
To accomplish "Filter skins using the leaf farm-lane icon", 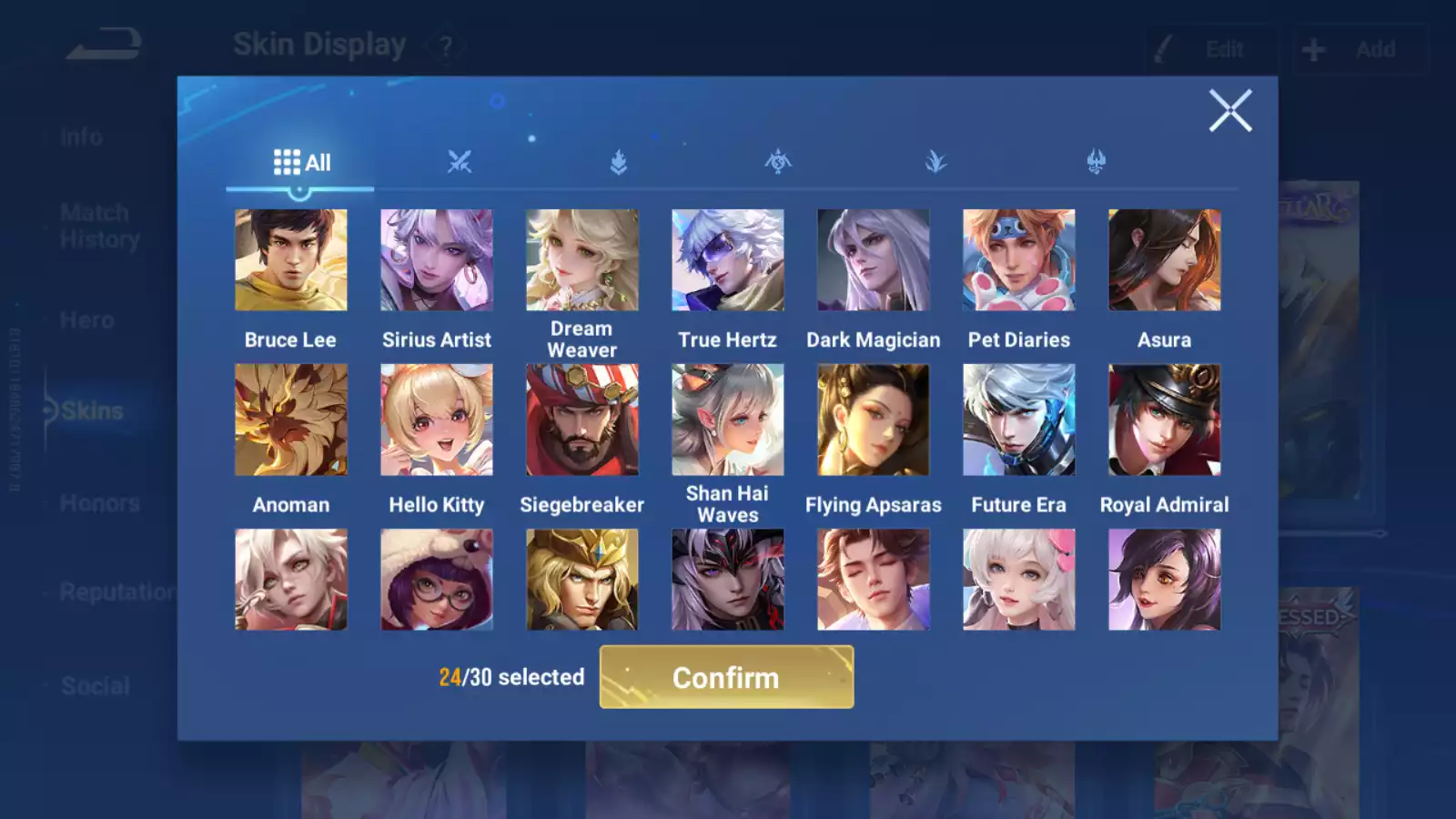I will 617,162.
